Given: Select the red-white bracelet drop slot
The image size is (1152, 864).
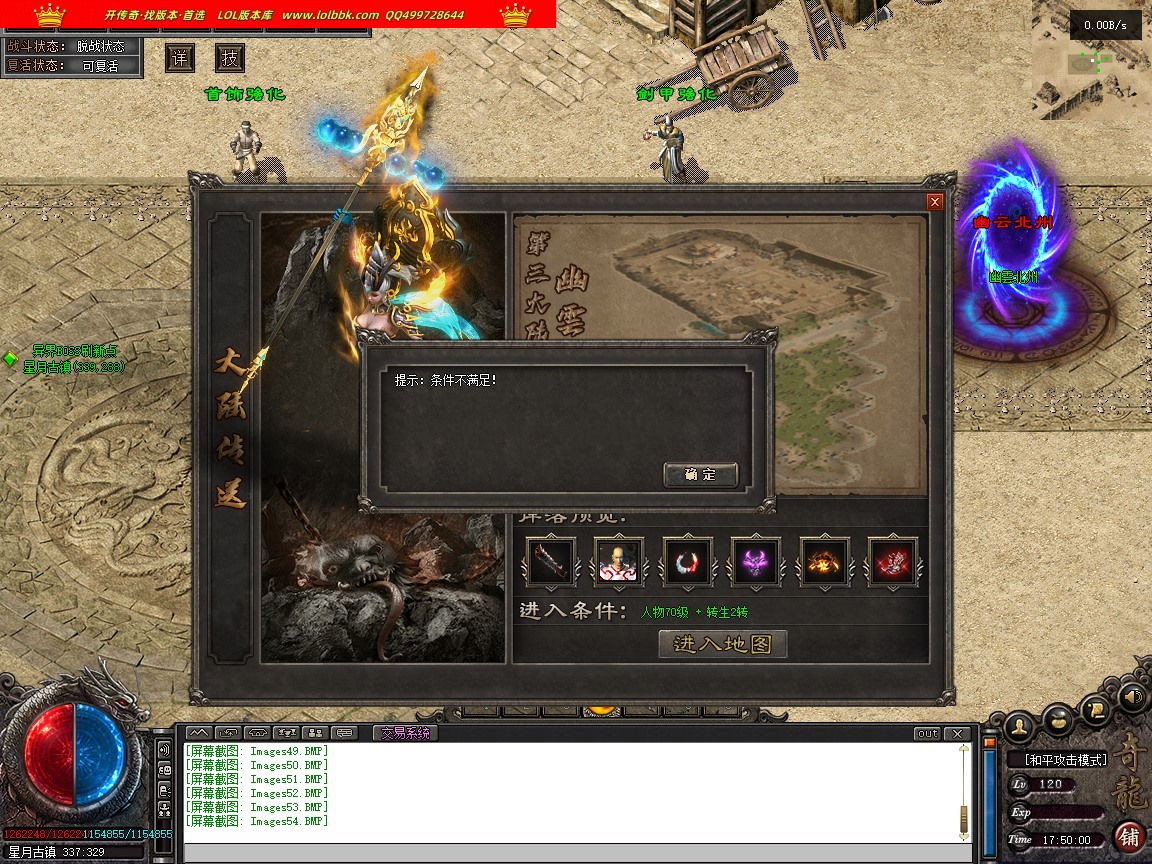Looking at the screenshot, I should pyautogui.click(x=688, y=562).
